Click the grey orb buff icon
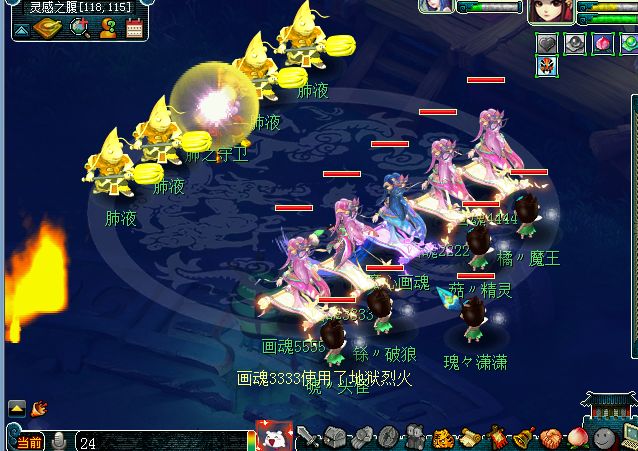The width and height of the screenshot is (638, 451). 574,43
